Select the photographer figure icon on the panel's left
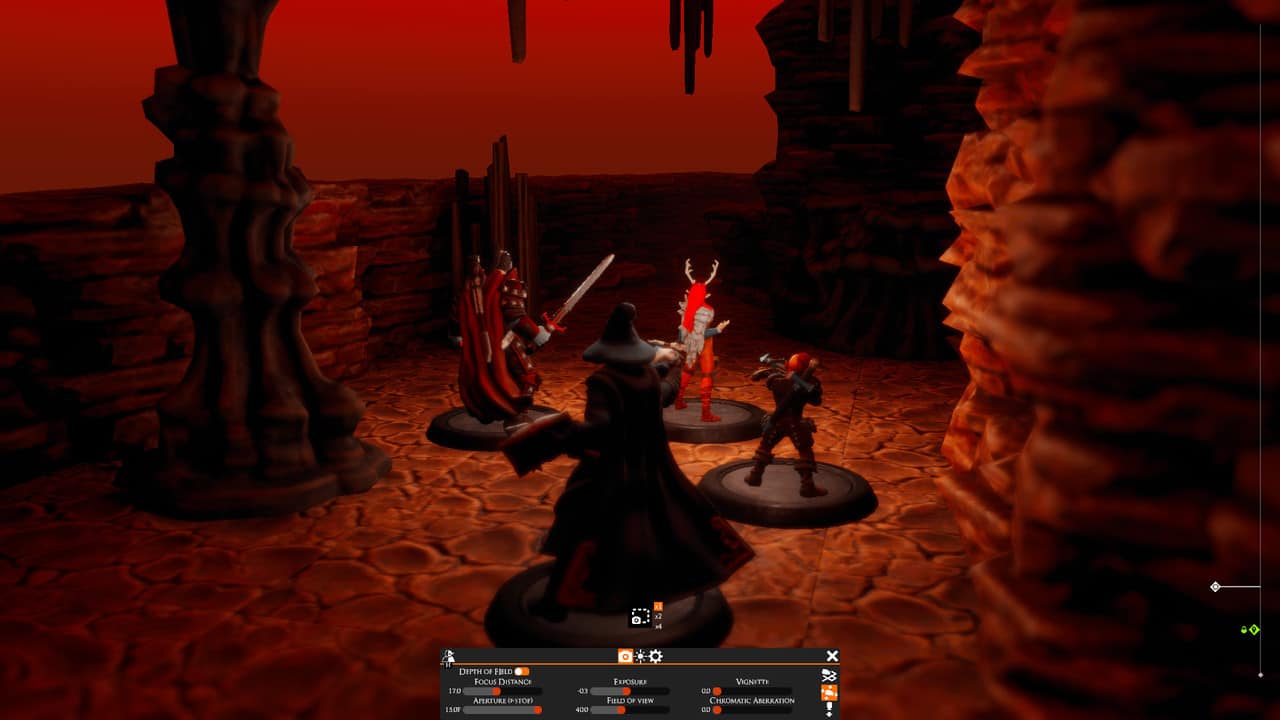This screenshot has height=720, width=1280. (x=449, y=656)
